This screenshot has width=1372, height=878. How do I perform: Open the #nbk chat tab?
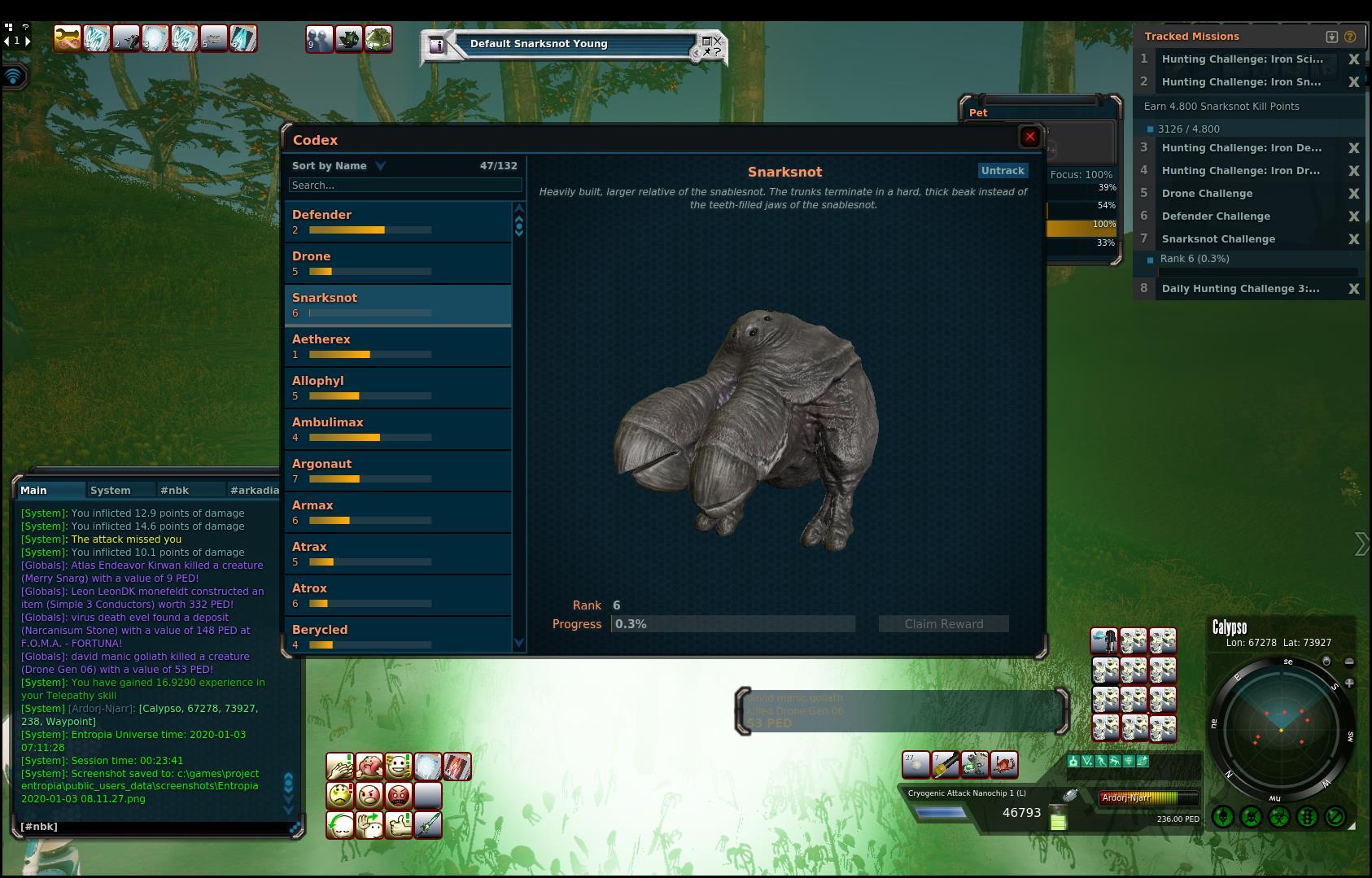coord(175,491)
